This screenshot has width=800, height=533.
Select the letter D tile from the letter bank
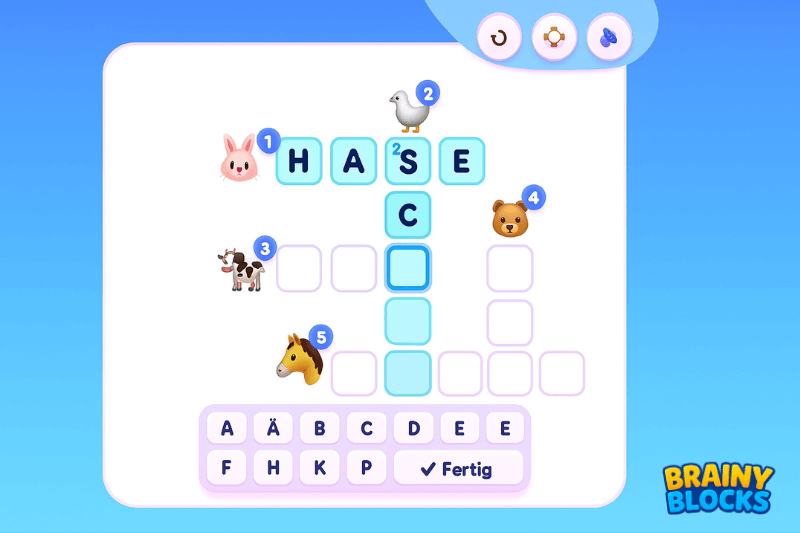point(413,429)
